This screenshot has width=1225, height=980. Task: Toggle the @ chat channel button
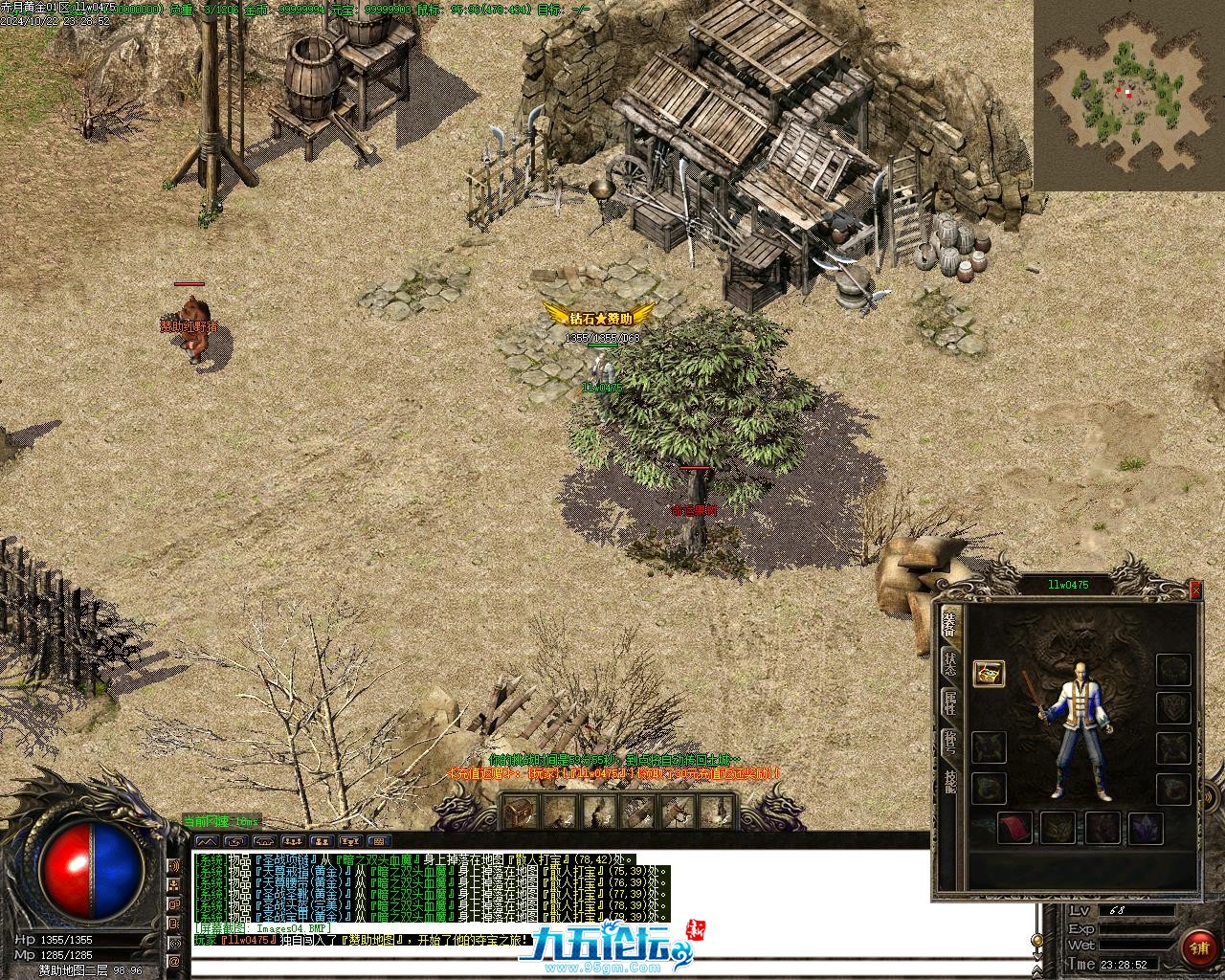coord(175,960)
